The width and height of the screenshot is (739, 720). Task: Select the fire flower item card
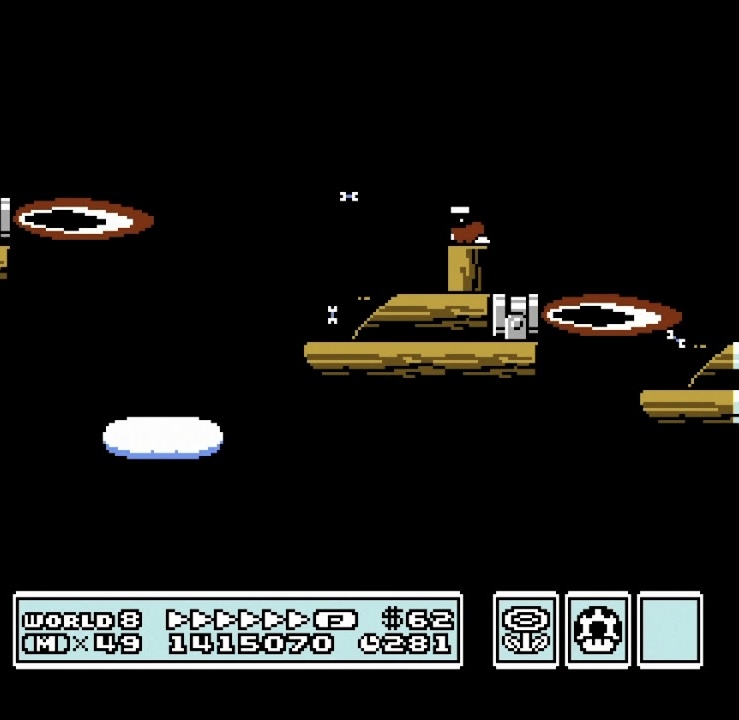[x=526, y=630]
